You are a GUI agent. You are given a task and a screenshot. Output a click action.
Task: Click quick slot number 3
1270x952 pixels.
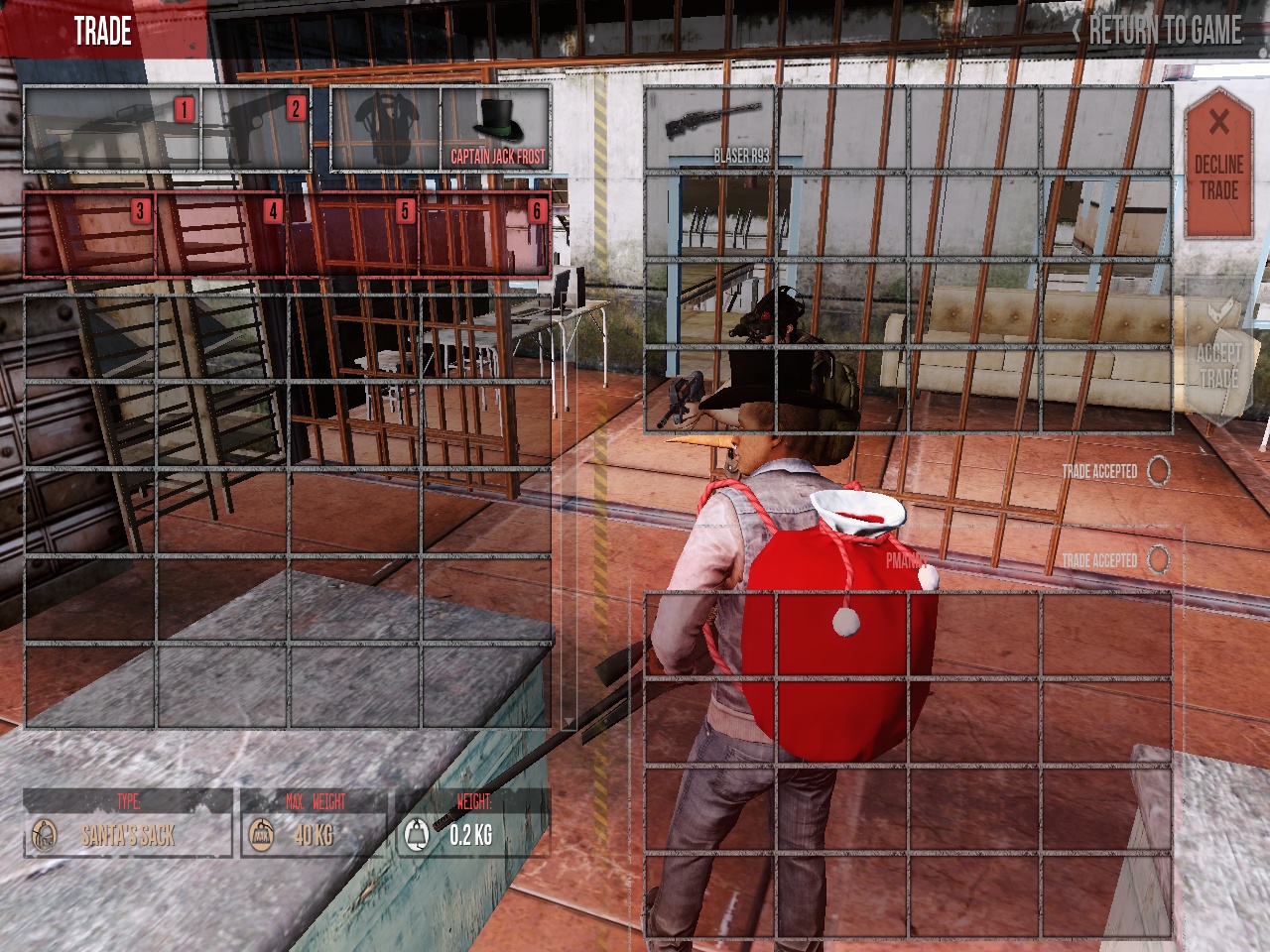click(89, 234)
